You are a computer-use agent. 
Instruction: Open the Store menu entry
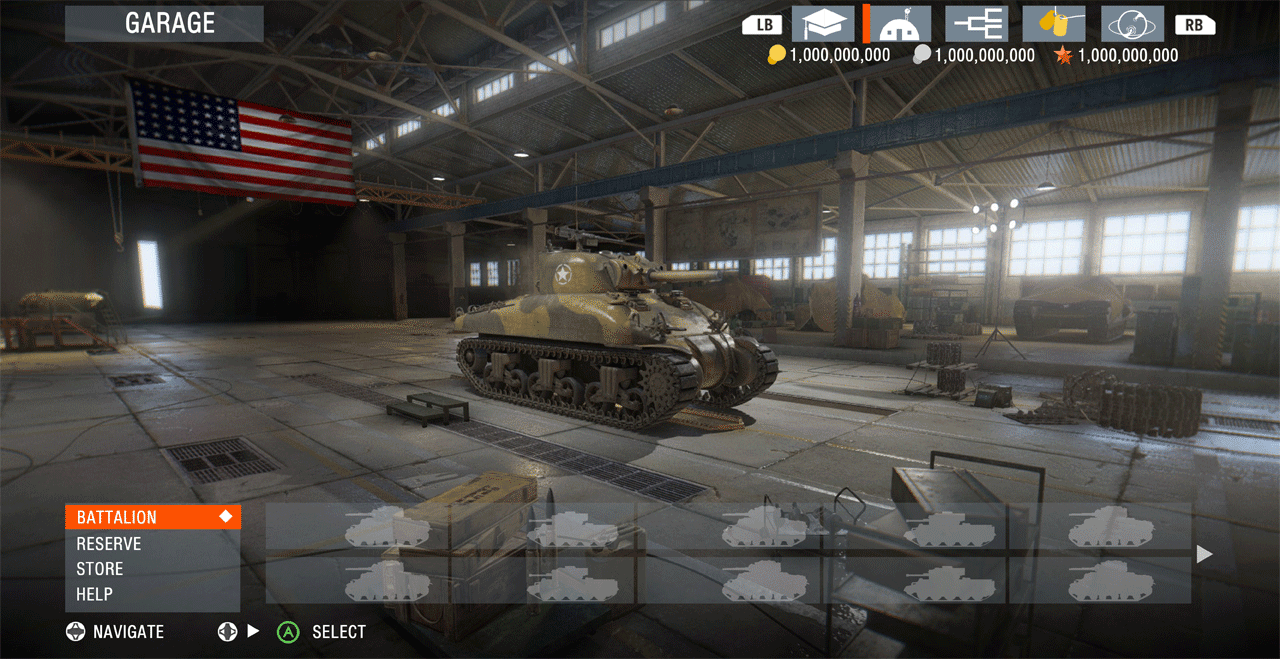coord(152,568)
